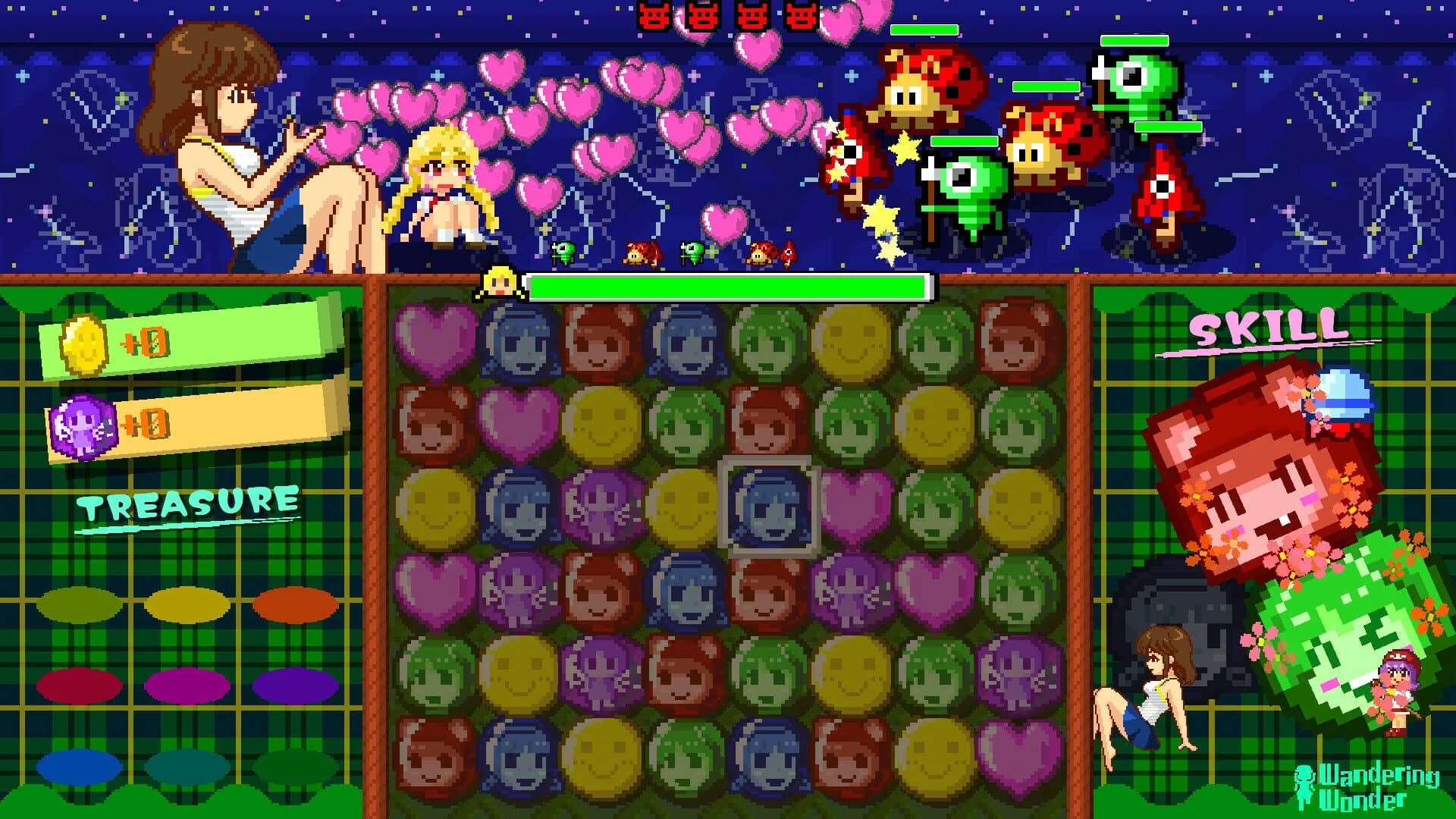Expand the TREASURE panel heading
Viewport: 1456px width, 819px height.
tap(186, 500)
